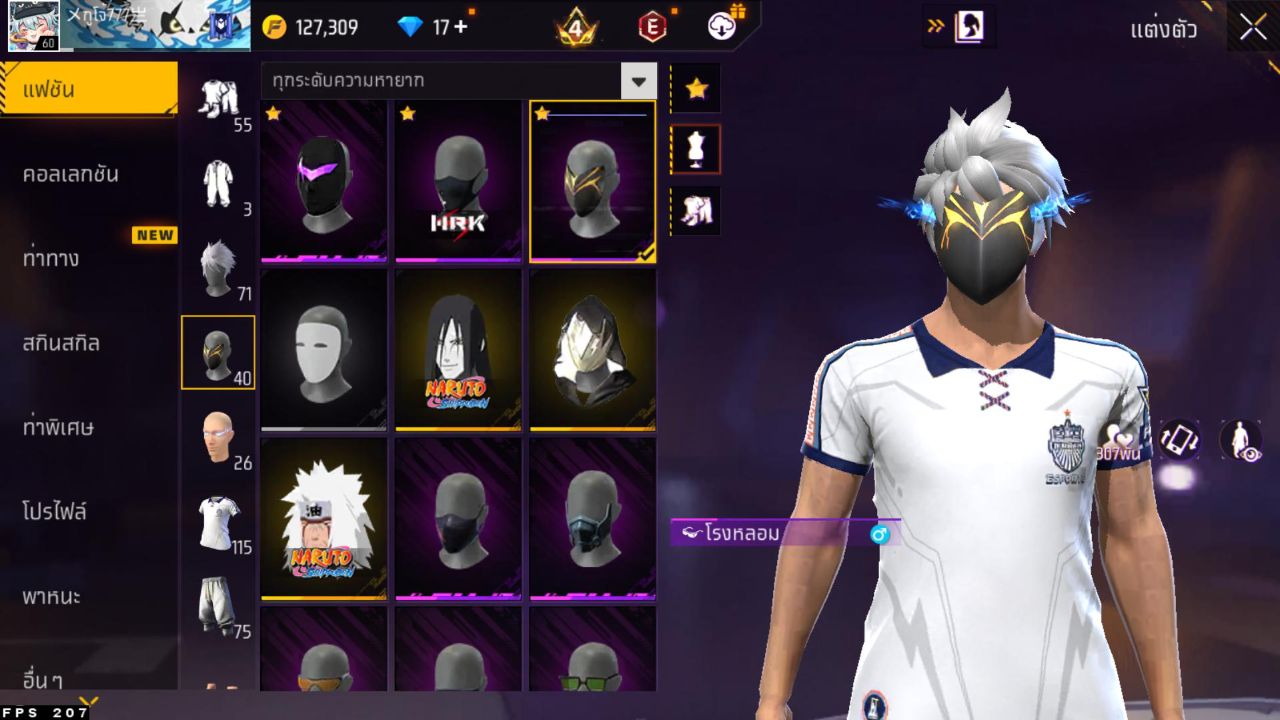Open the favorites star filter tab
This screenshot has height=720, width=1280.
coord(695,88)
